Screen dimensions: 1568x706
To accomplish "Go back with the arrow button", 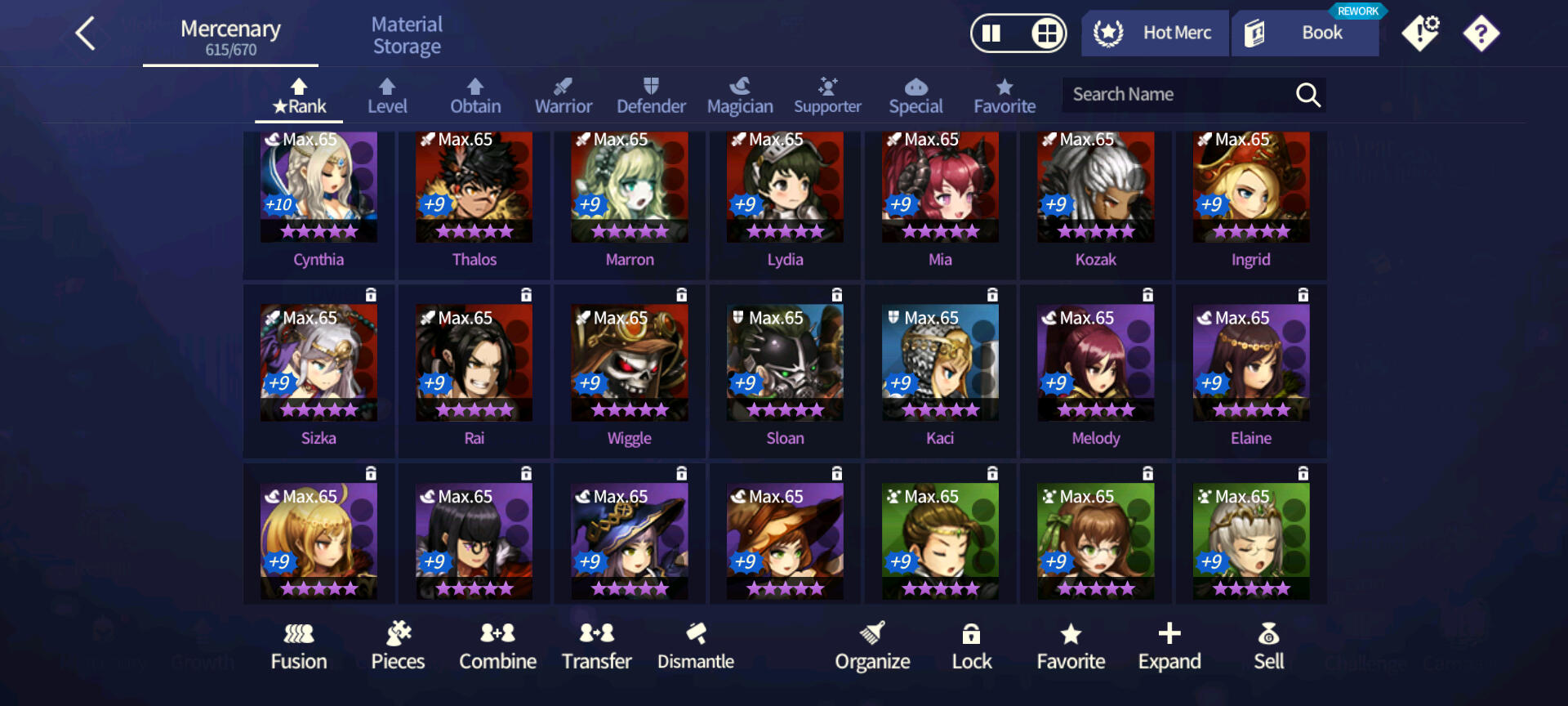I will coord(86,34).
